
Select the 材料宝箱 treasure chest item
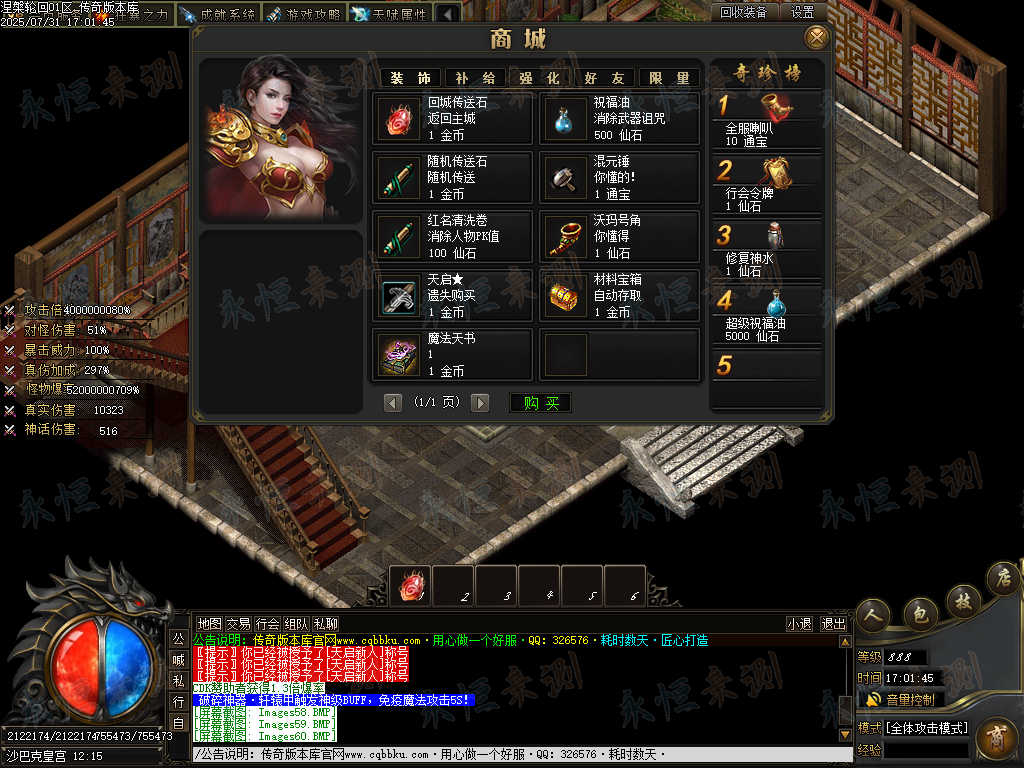(619, 296)
